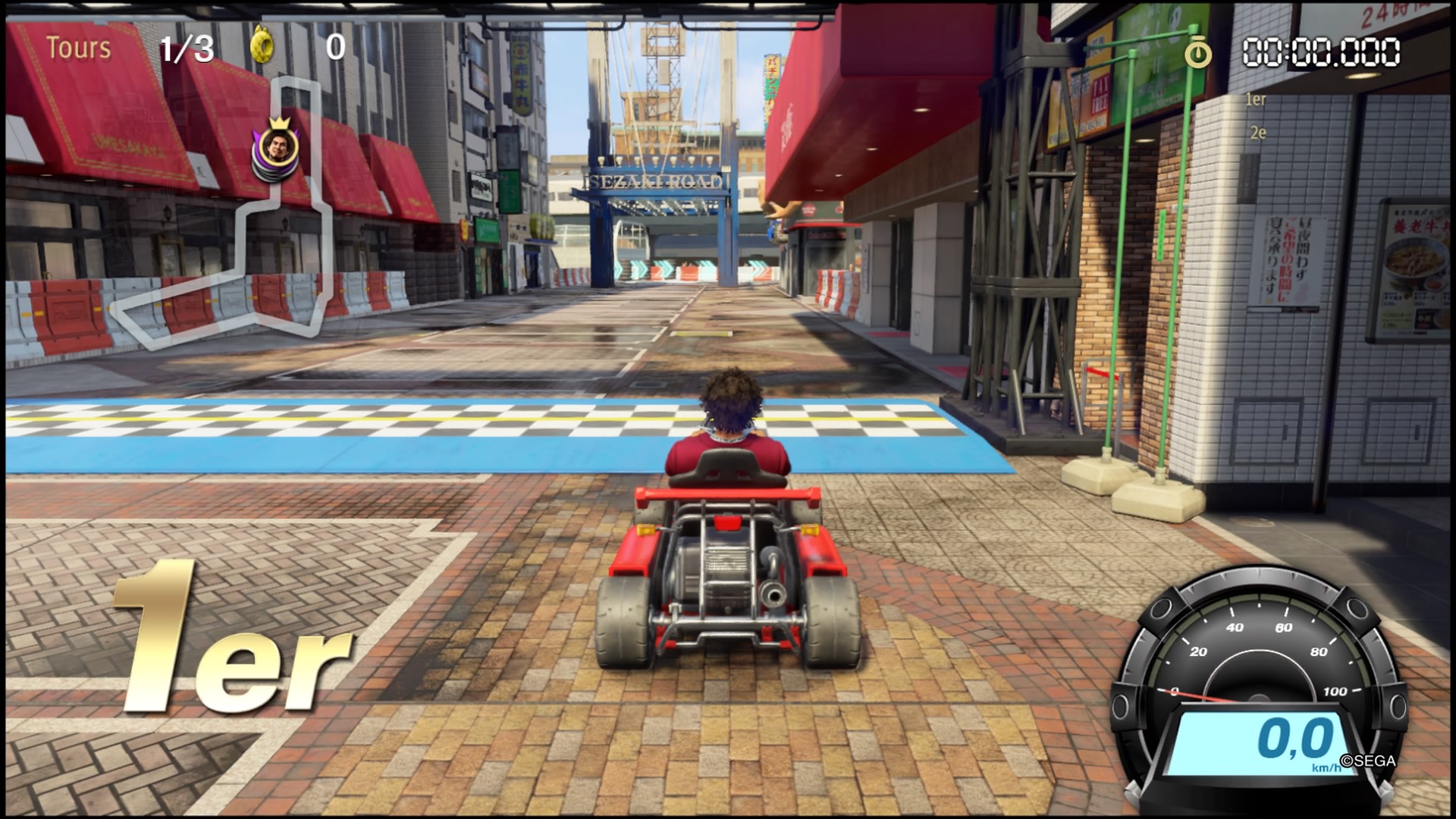Click the yellow stopwatch icon
The height and width of the screenshot is (819, 1456).
[1198, 52]
